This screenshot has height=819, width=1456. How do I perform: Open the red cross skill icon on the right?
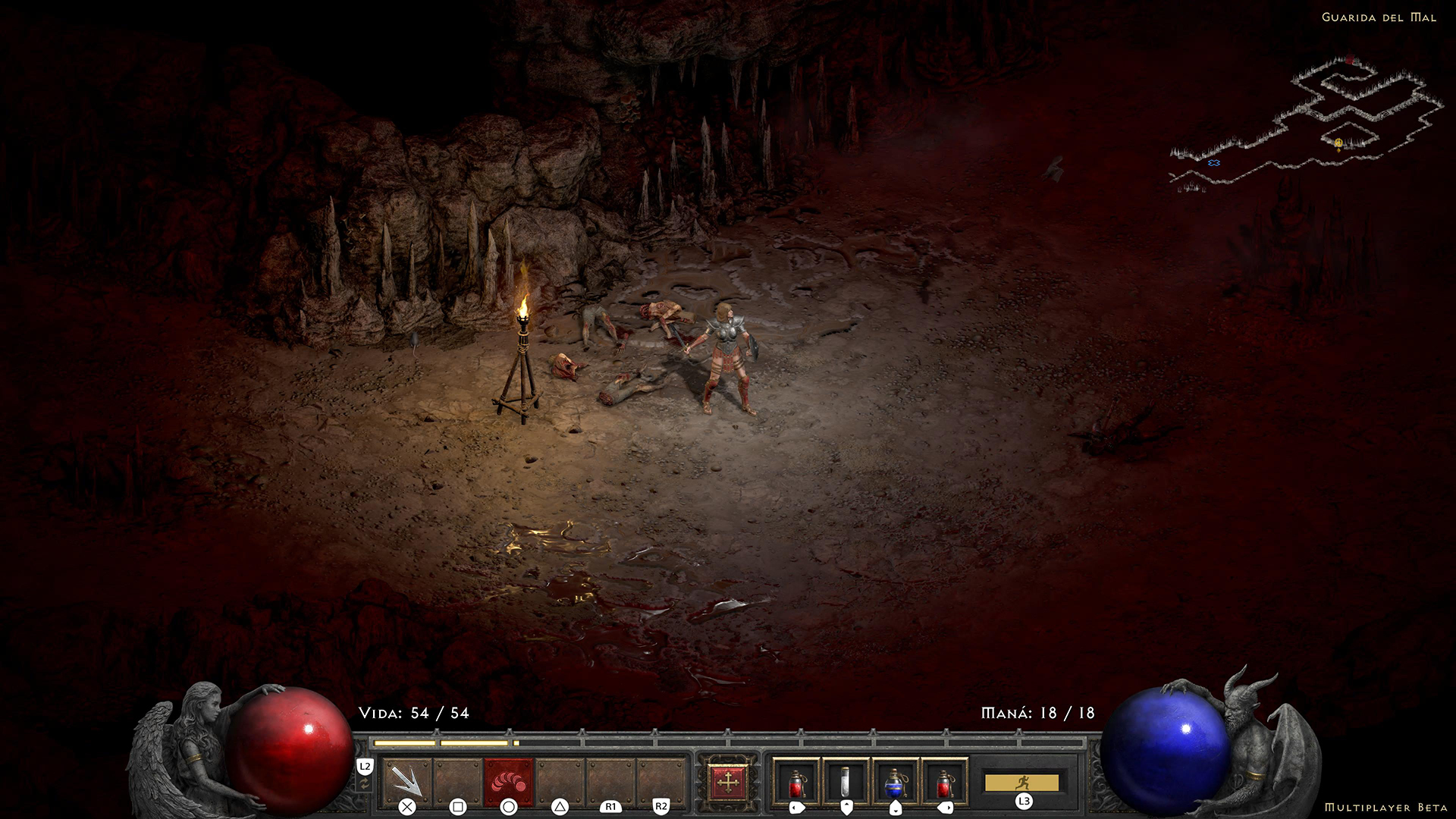tap(728, 781)
